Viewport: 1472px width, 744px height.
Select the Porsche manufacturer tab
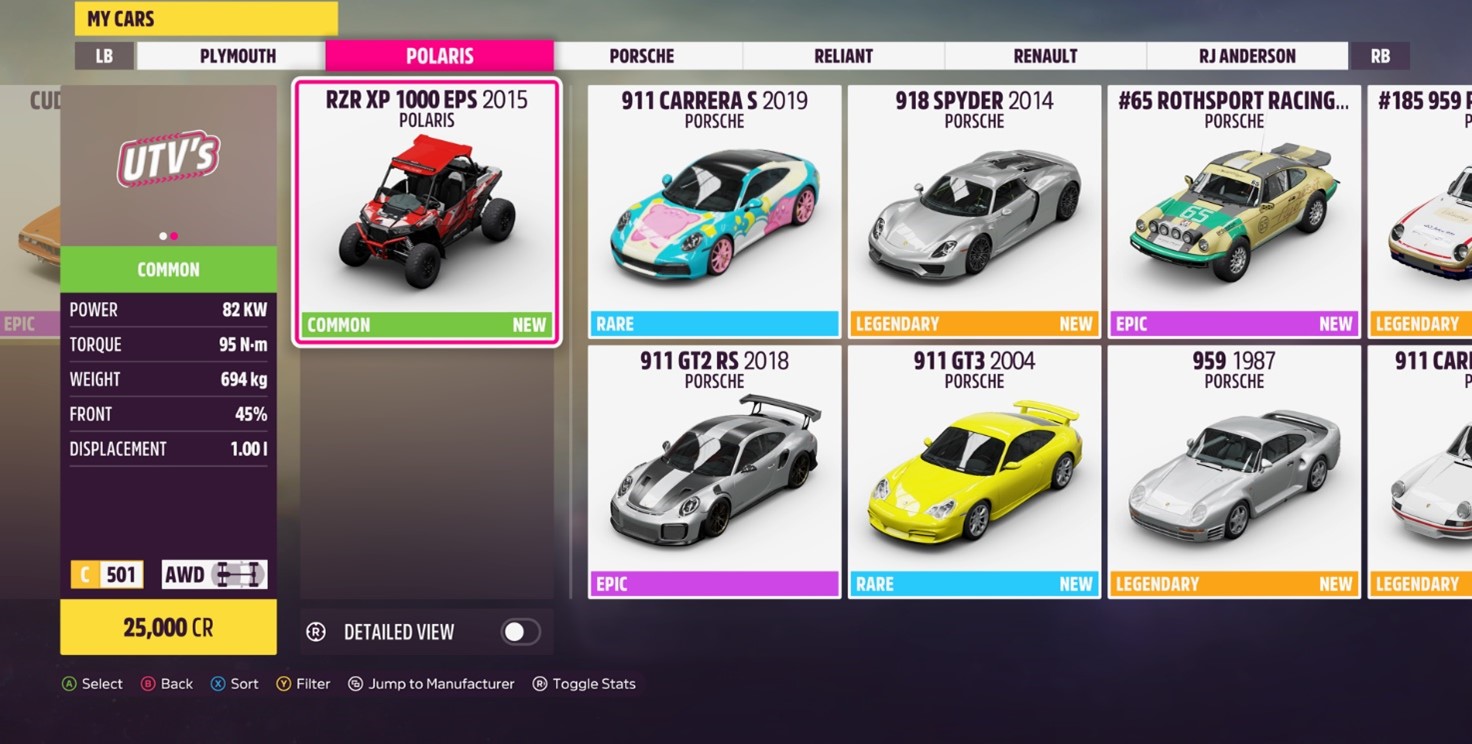(641, 56)
